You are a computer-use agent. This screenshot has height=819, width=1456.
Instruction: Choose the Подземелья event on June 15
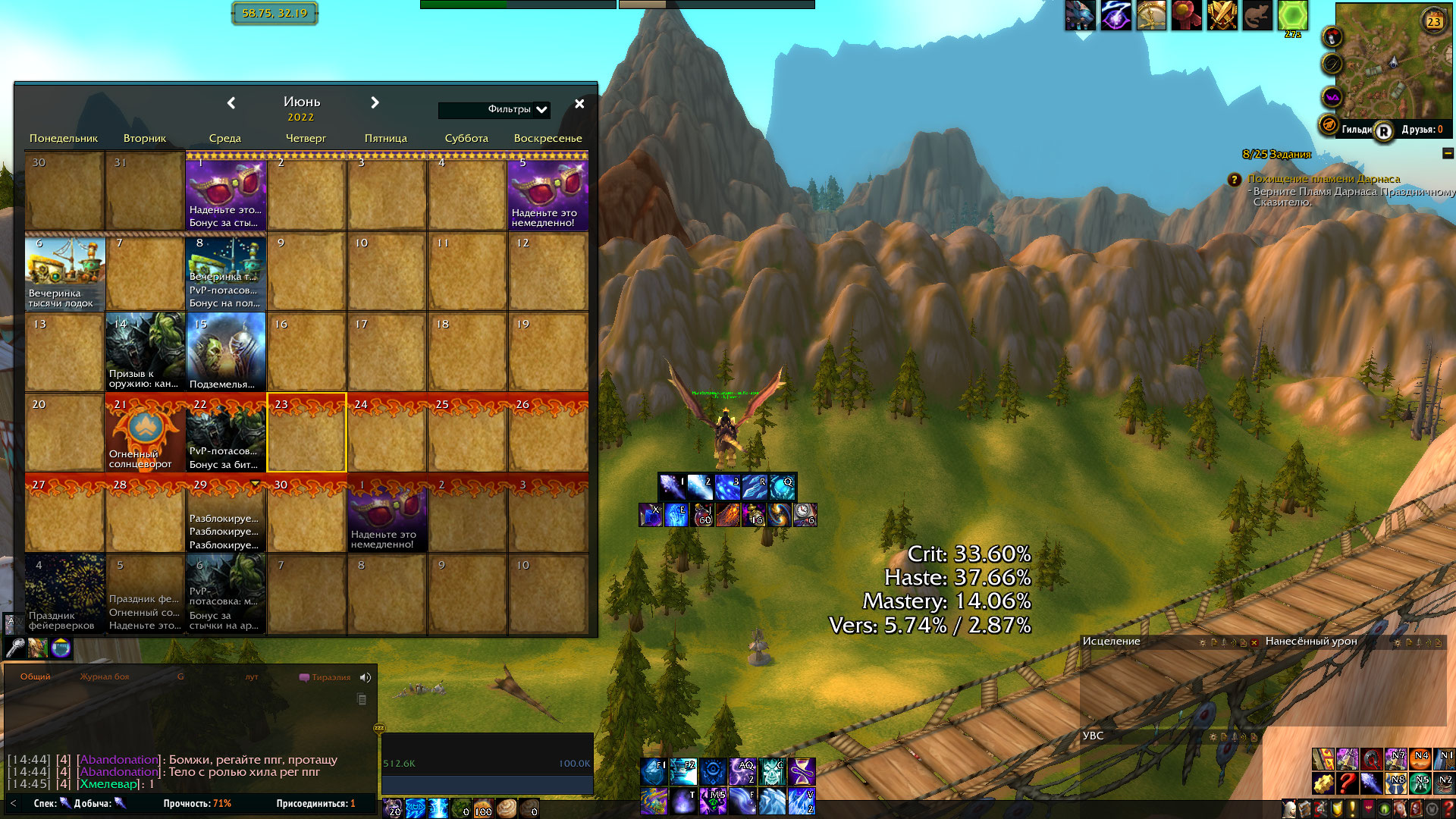[x=225, y=353]
